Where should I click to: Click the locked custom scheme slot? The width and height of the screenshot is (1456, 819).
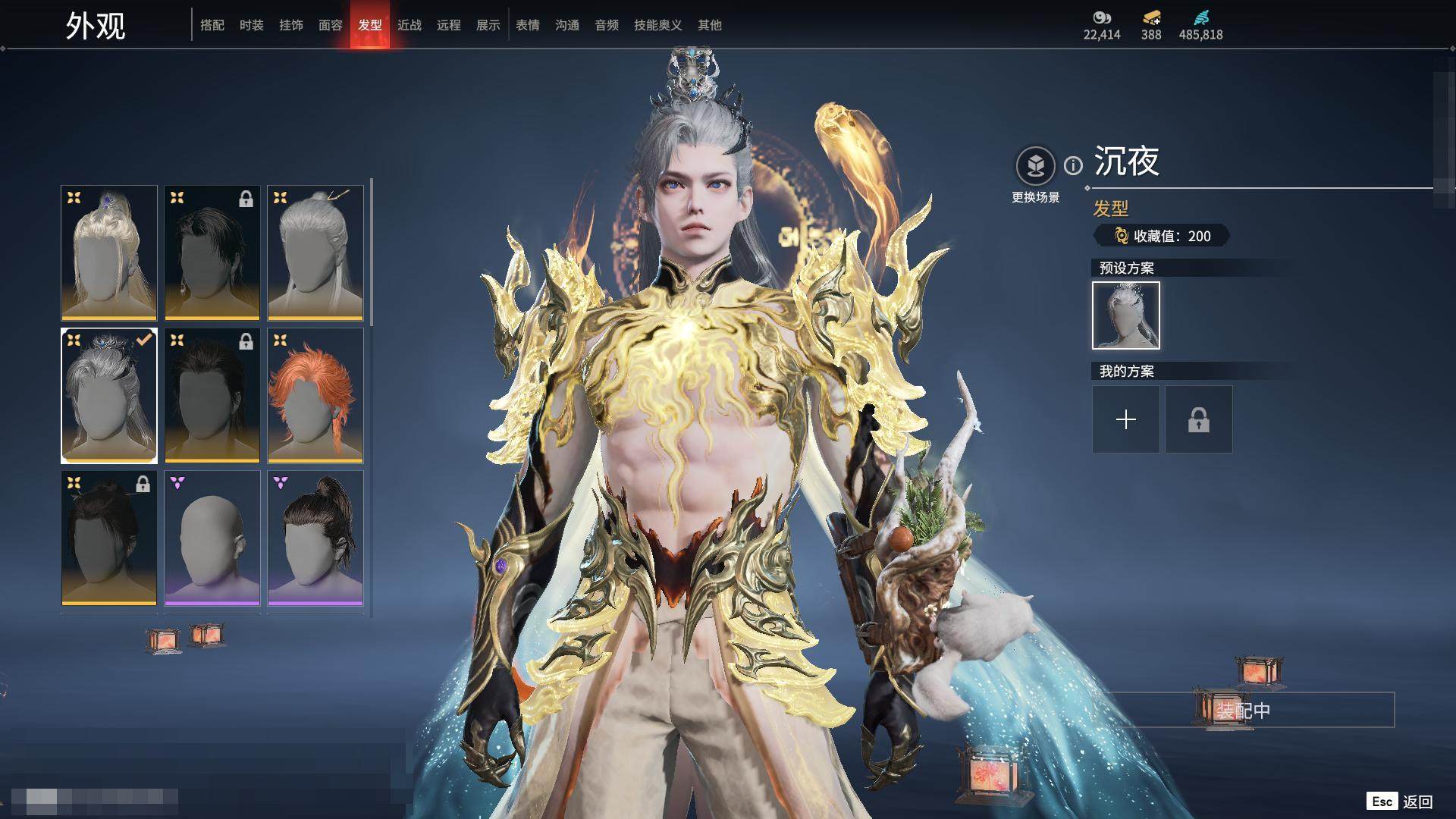1199,419
